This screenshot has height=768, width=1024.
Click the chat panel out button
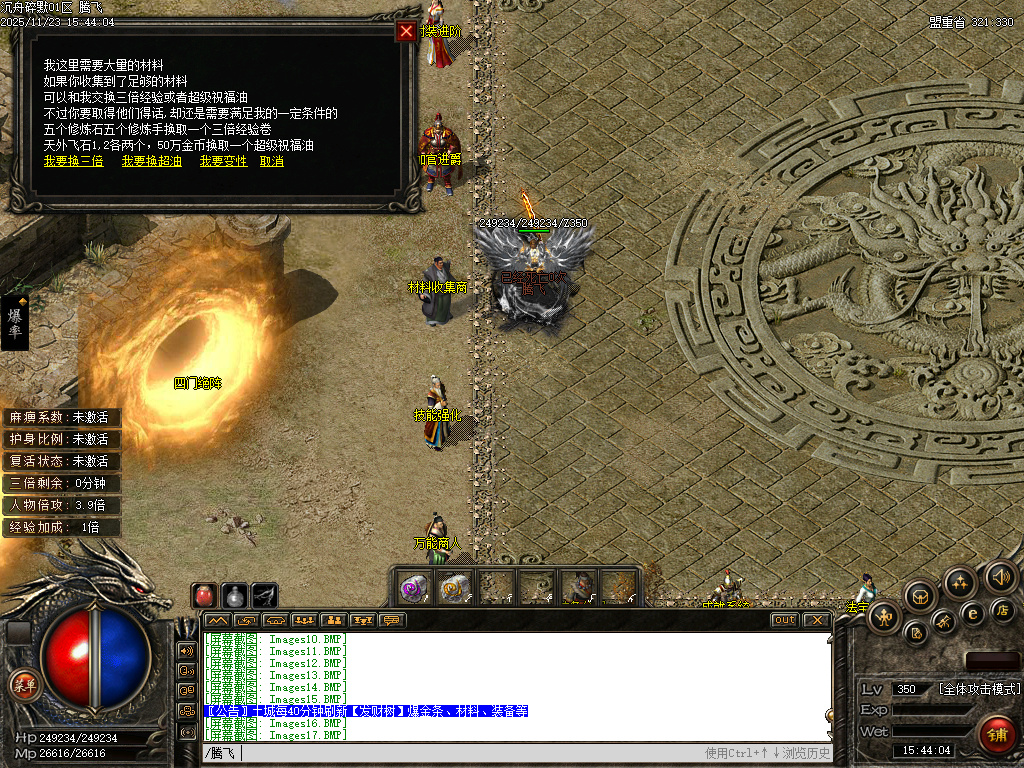(x=785, y=620)
